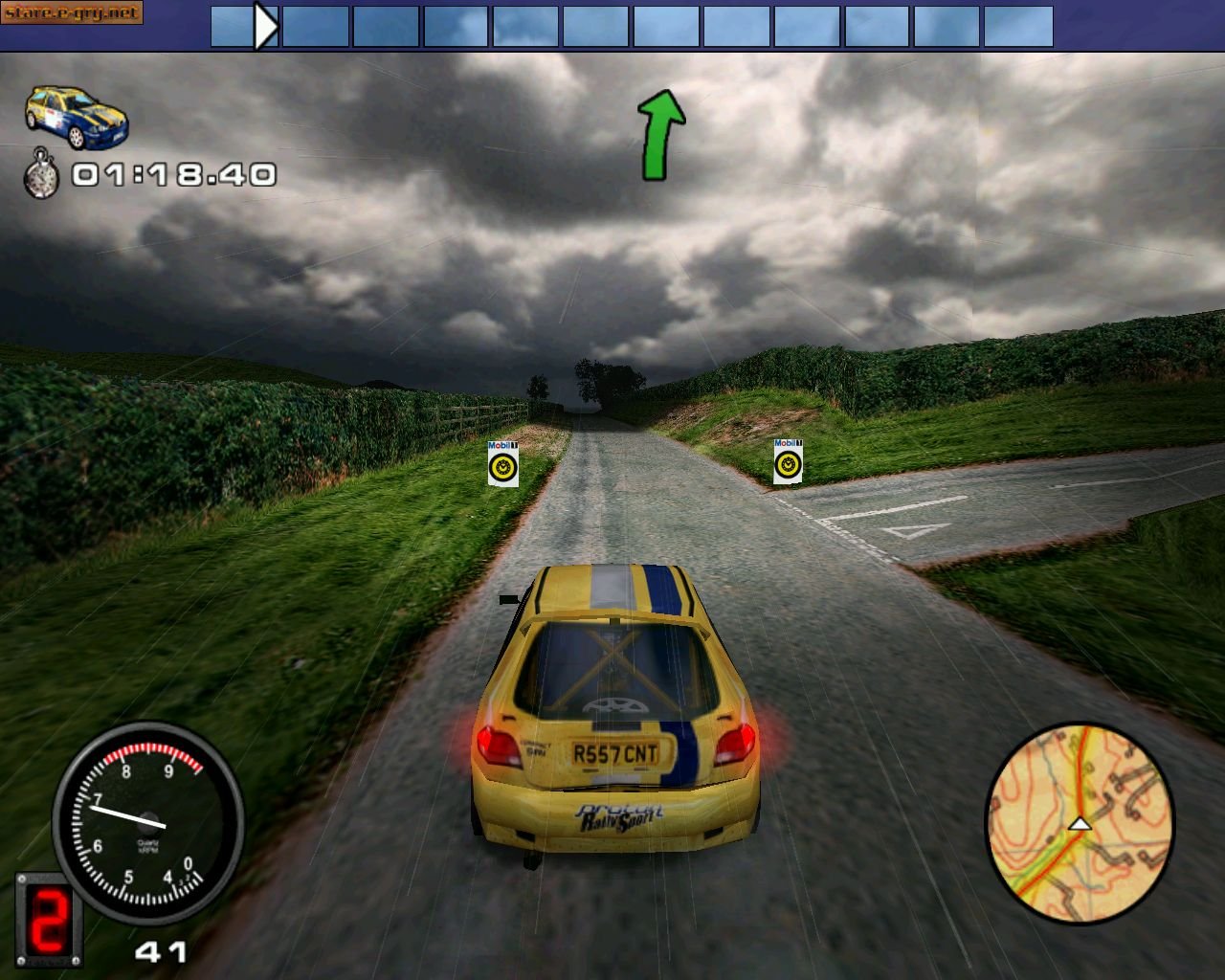Select the stopwatch icon beside the timer
The image size is (1225, 980).
pyautogui.click(x=42, y=174)
